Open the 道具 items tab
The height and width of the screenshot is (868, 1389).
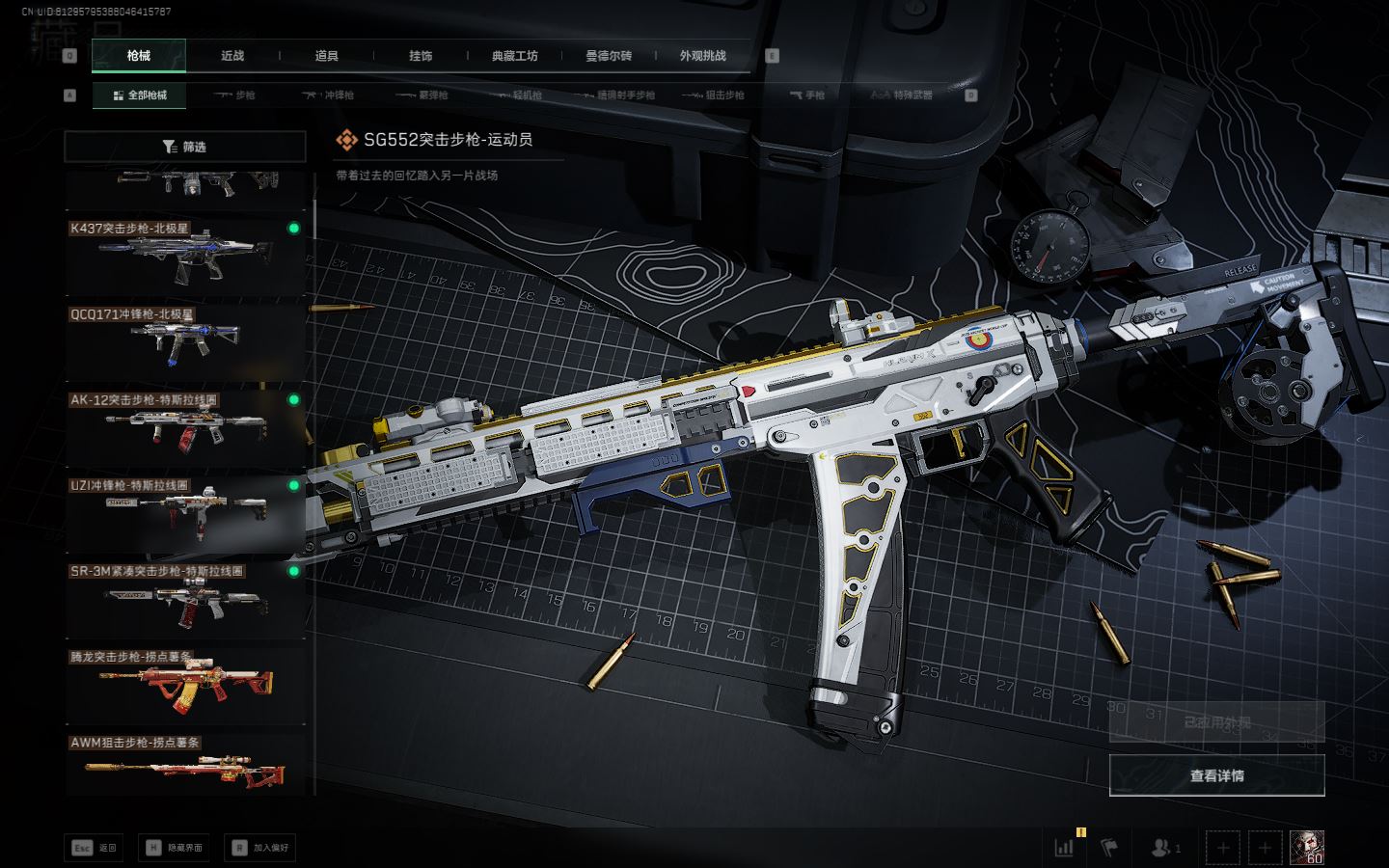coord(327,56)
